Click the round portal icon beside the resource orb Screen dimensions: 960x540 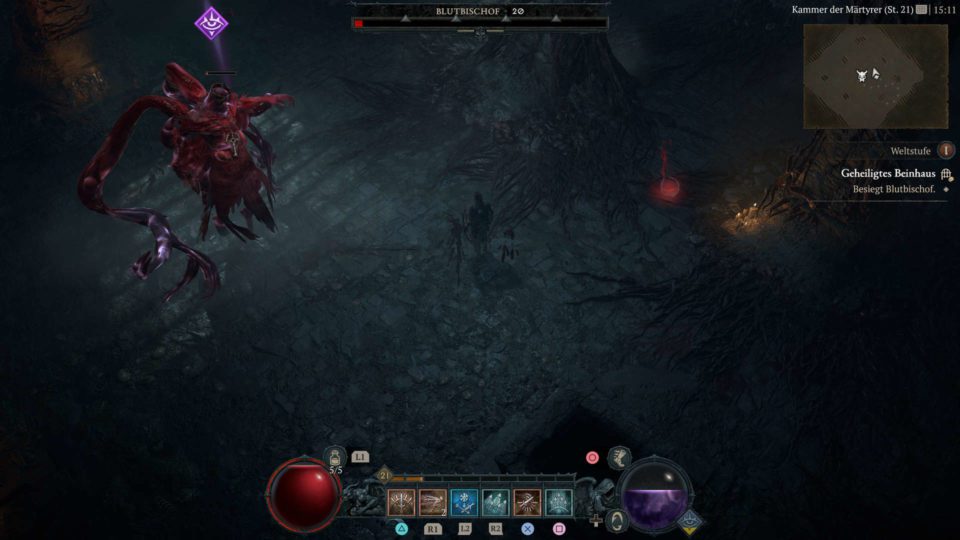coord(618,520)
